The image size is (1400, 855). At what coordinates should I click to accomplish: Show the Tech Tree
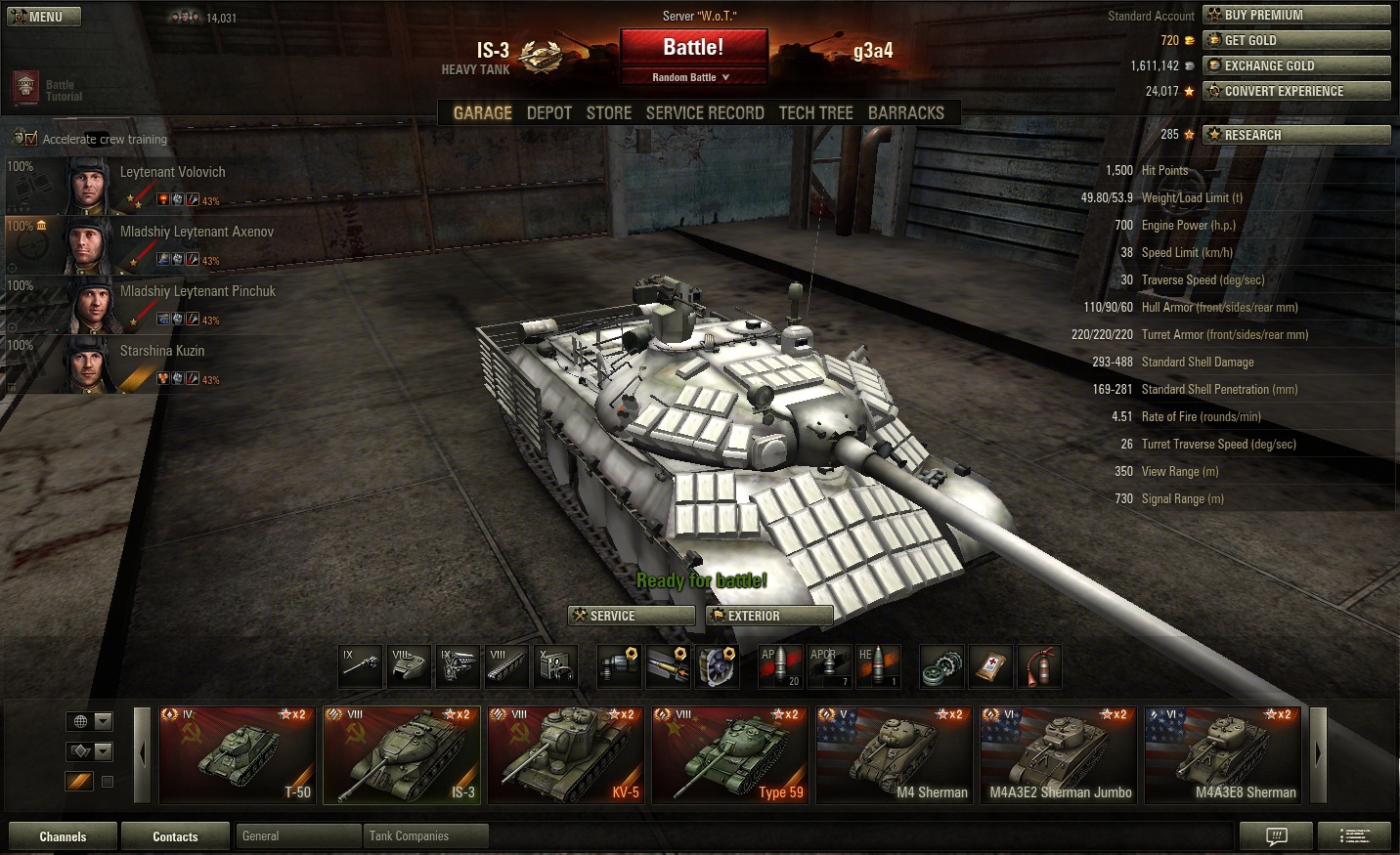[815, 113]
